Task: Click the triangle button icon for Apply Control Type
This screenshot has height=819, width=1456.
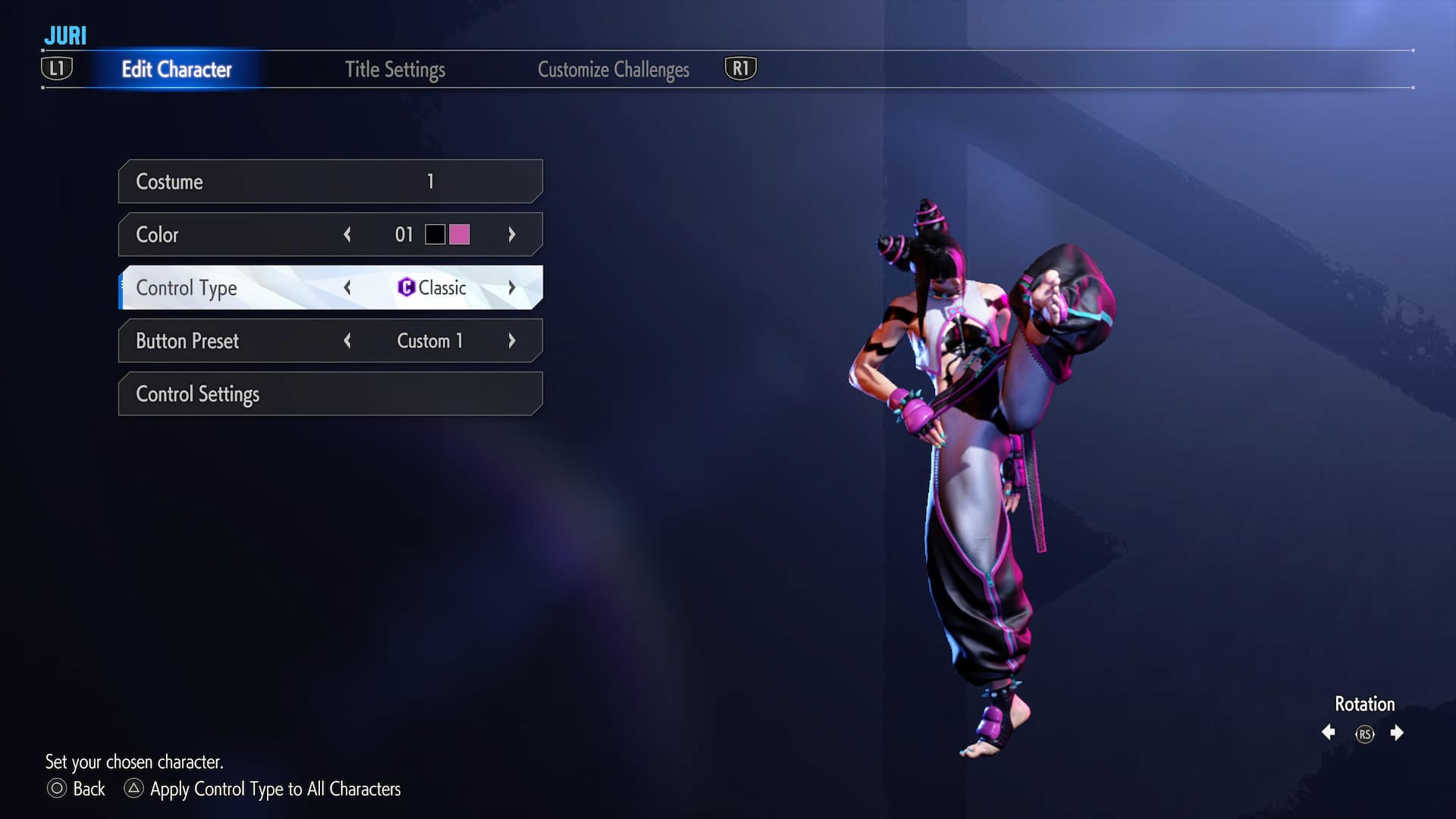Action: tap(135, 789)
